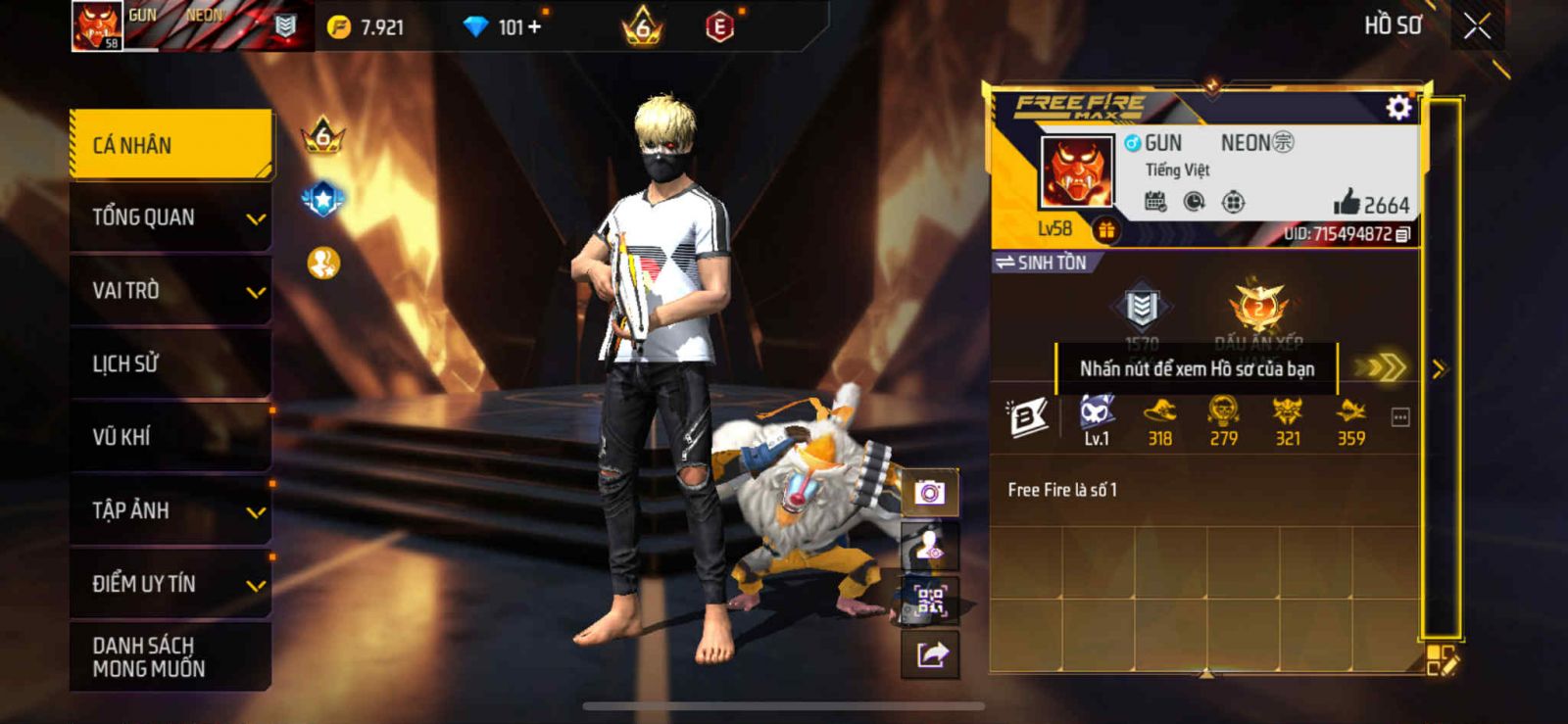Edit the profile layout icon
The width and height of the screenshot is (1568, 724).
point(1442,660)
